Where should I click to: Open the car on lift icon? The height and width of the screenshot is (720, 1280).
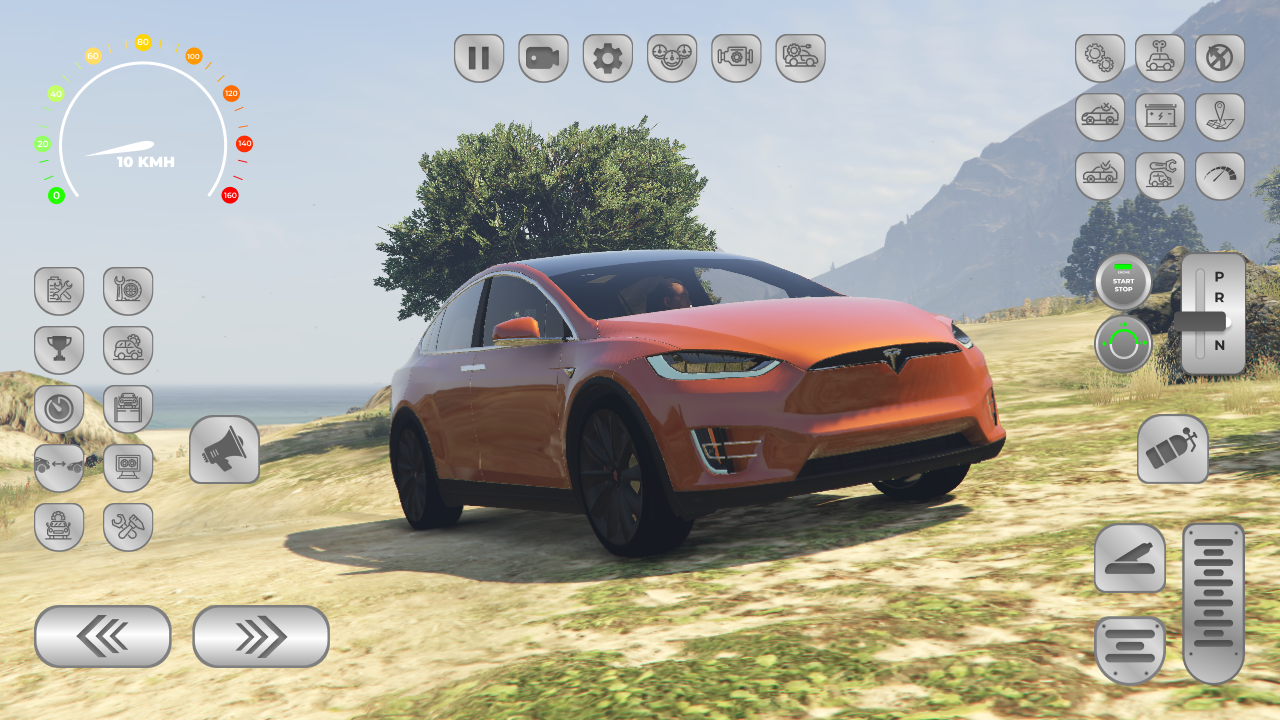[x=128, y=409]
